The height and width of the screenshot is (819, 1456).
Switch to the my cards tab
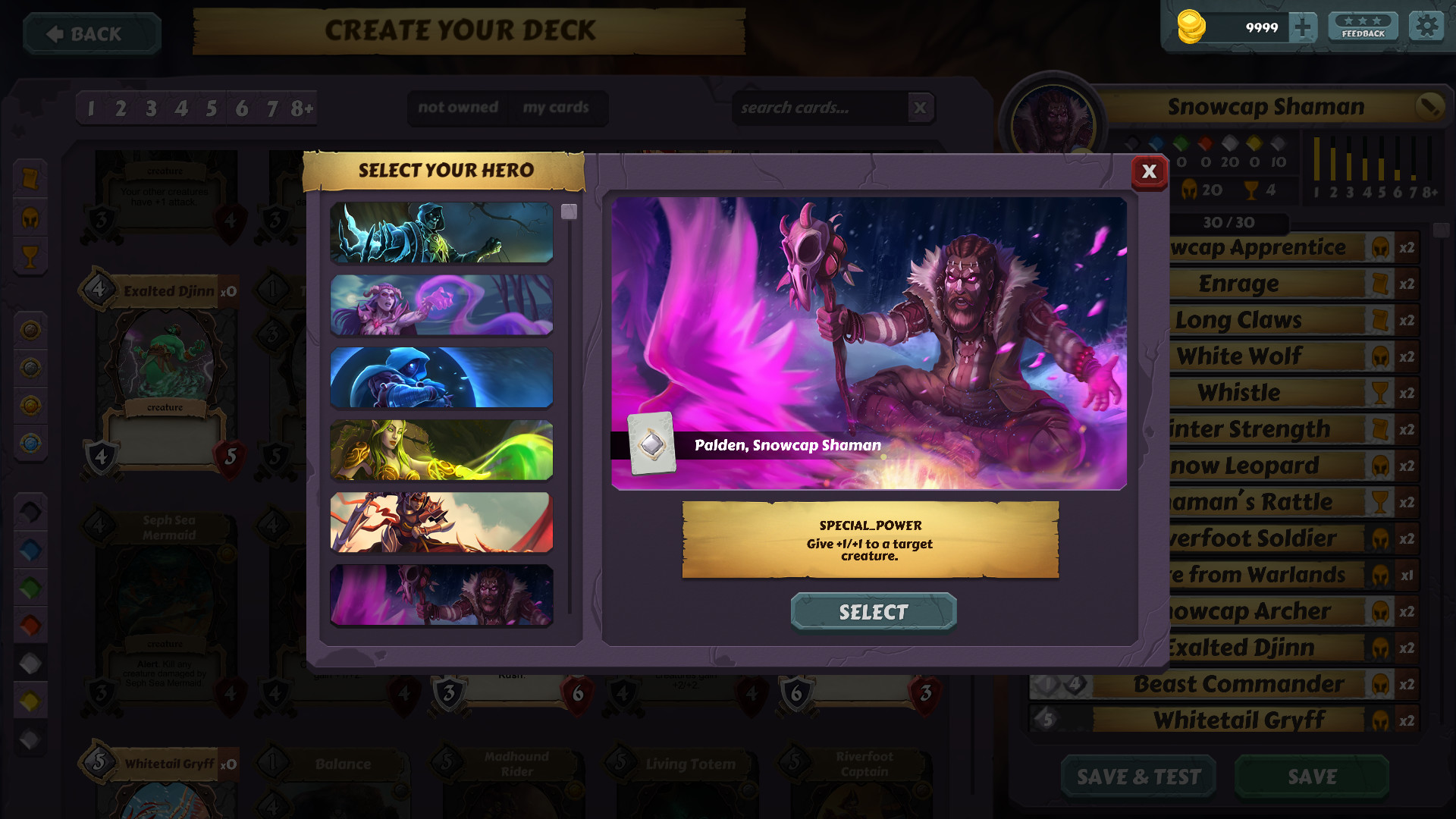555,108
